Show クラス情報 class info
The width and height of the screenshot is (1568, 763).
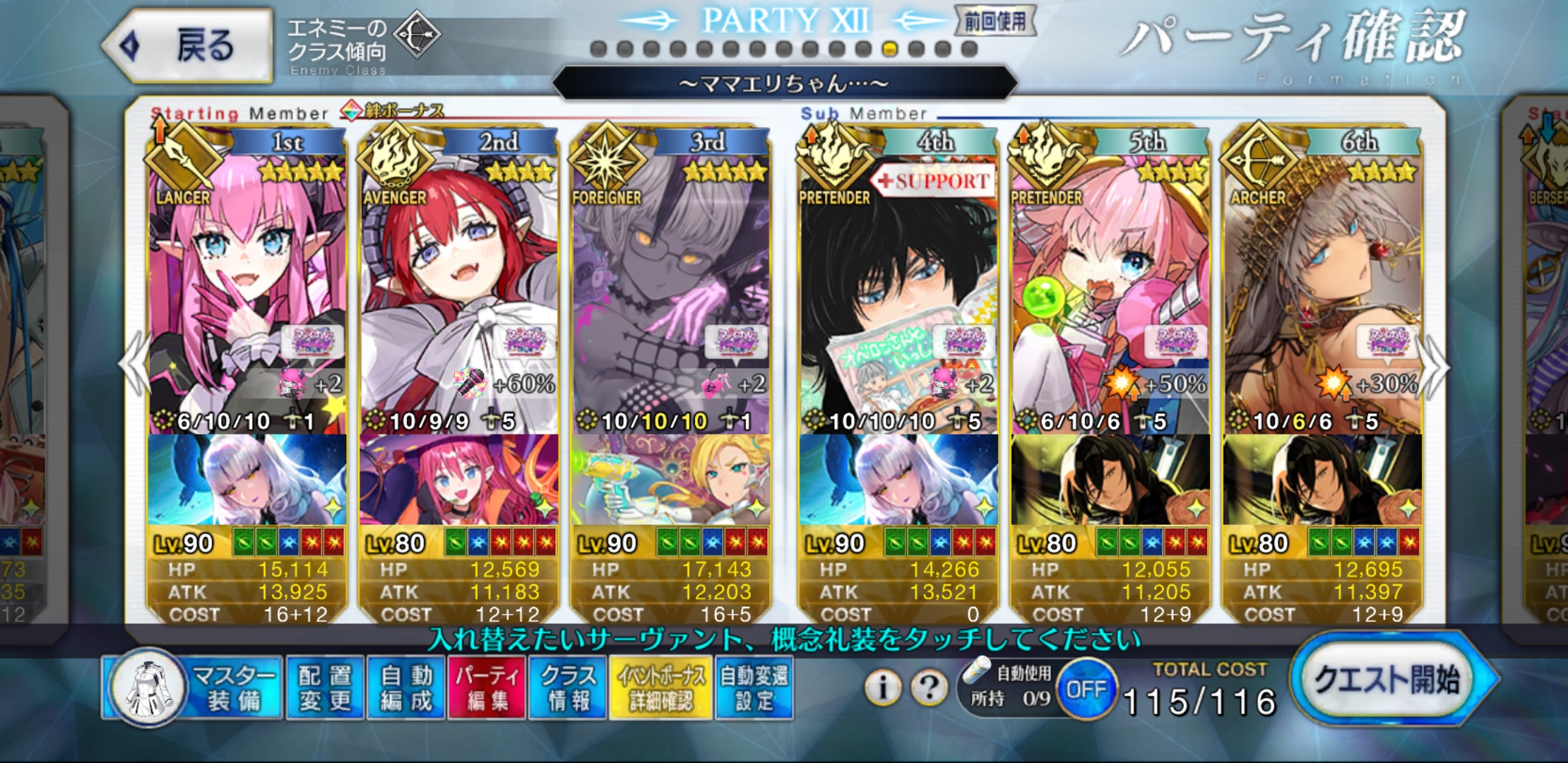(x=568, y=687)
